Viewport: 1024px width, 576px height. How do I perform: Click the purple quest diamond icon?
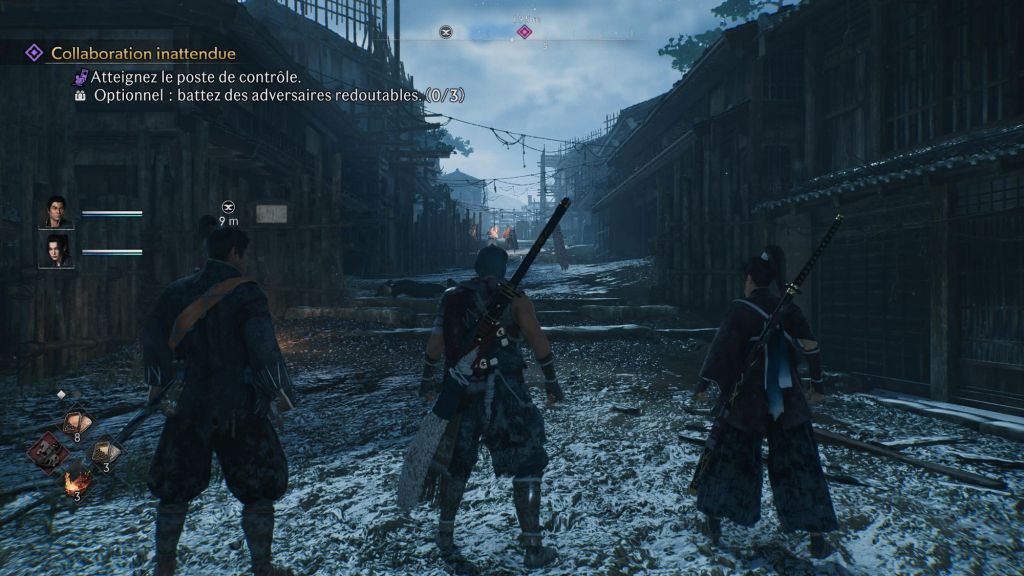tap(33, 52)
